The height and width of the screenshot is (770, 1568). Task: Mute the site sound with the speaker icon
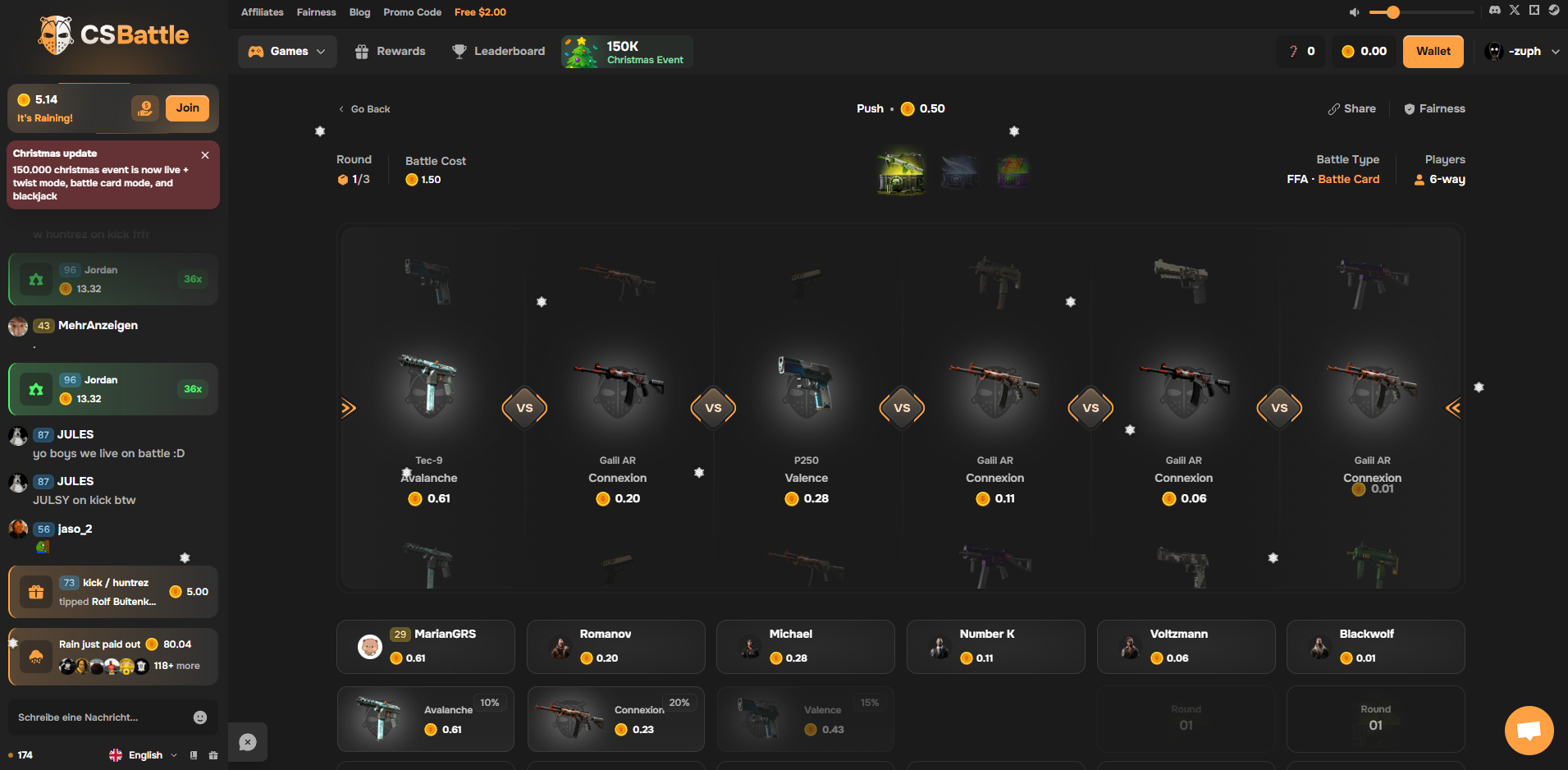tap(1354, 11)
